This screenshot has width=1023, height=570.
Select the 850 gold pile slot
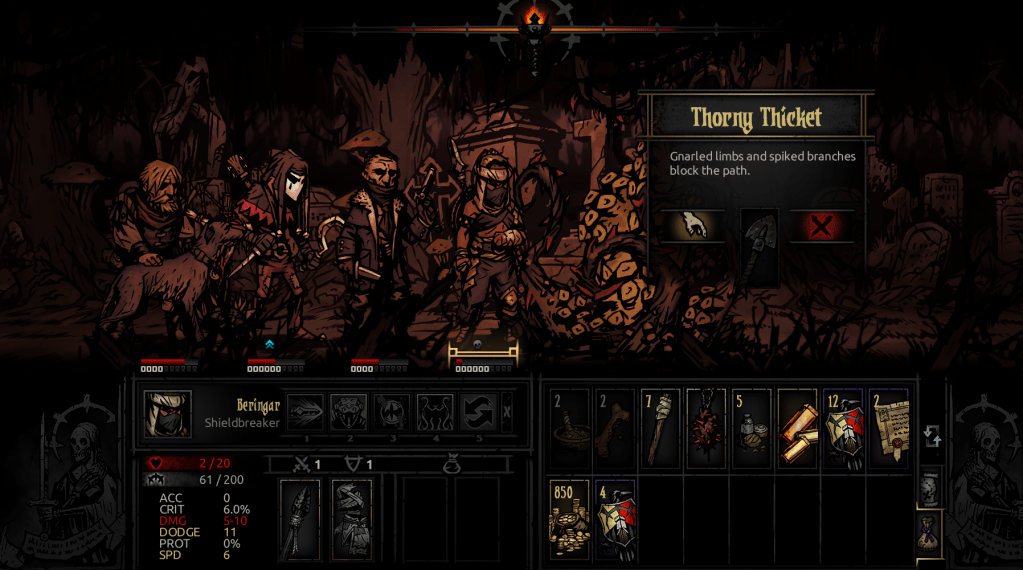pyautogui.click(x=569, y=519)
